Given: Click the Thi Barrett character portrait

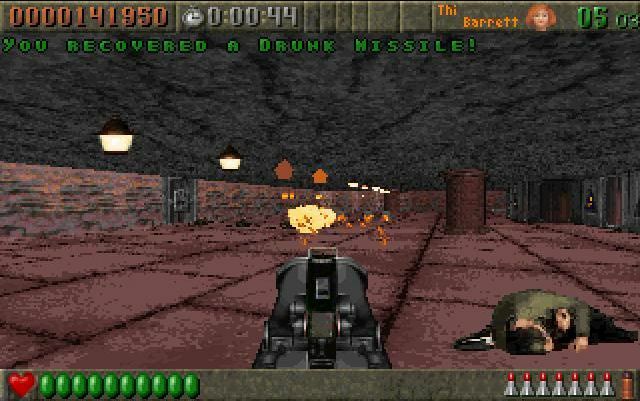Looking at the screenshot, I should 540,17.
